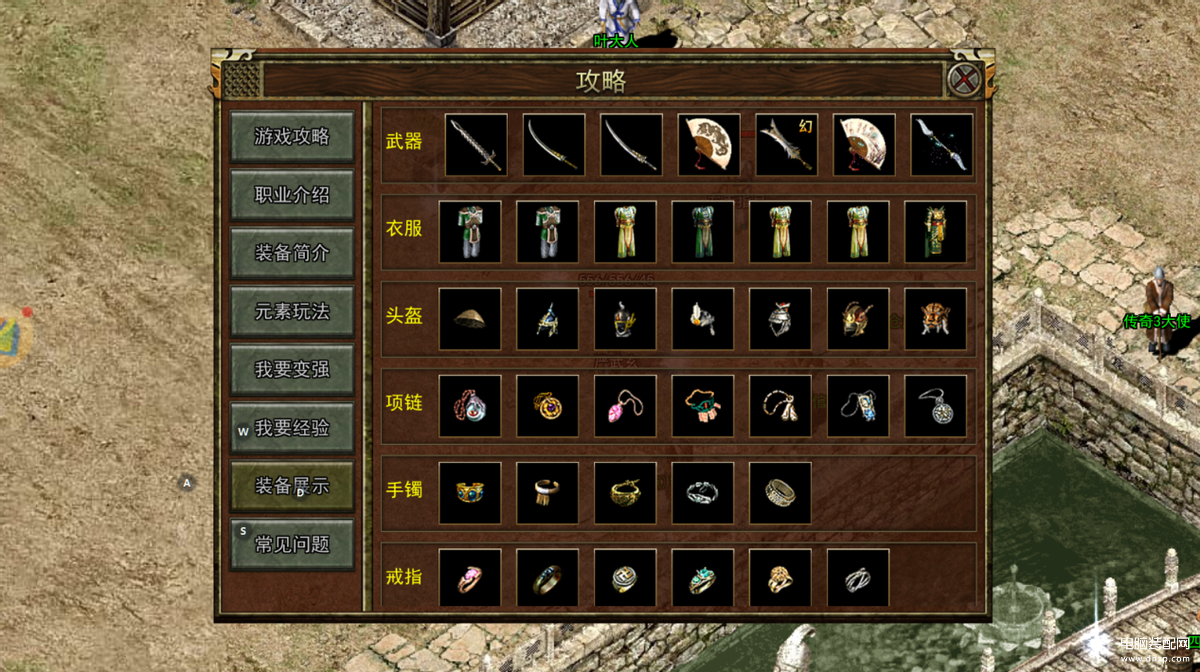
Task: Open 常见问题 FAQ section
Action: 291,544
